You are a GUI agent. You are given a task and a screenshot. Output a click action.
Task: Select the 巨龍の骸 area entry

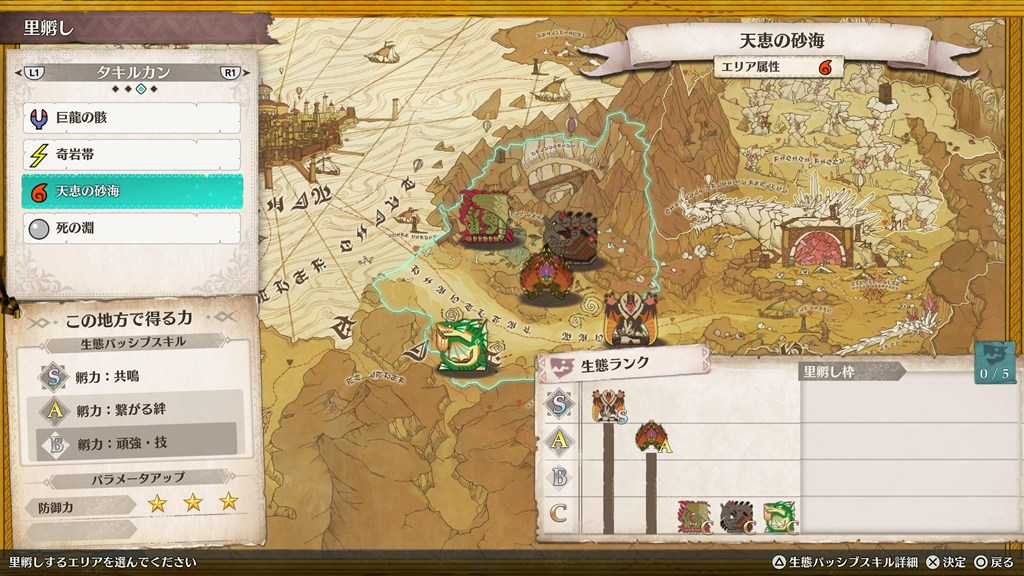coord(131,118)
